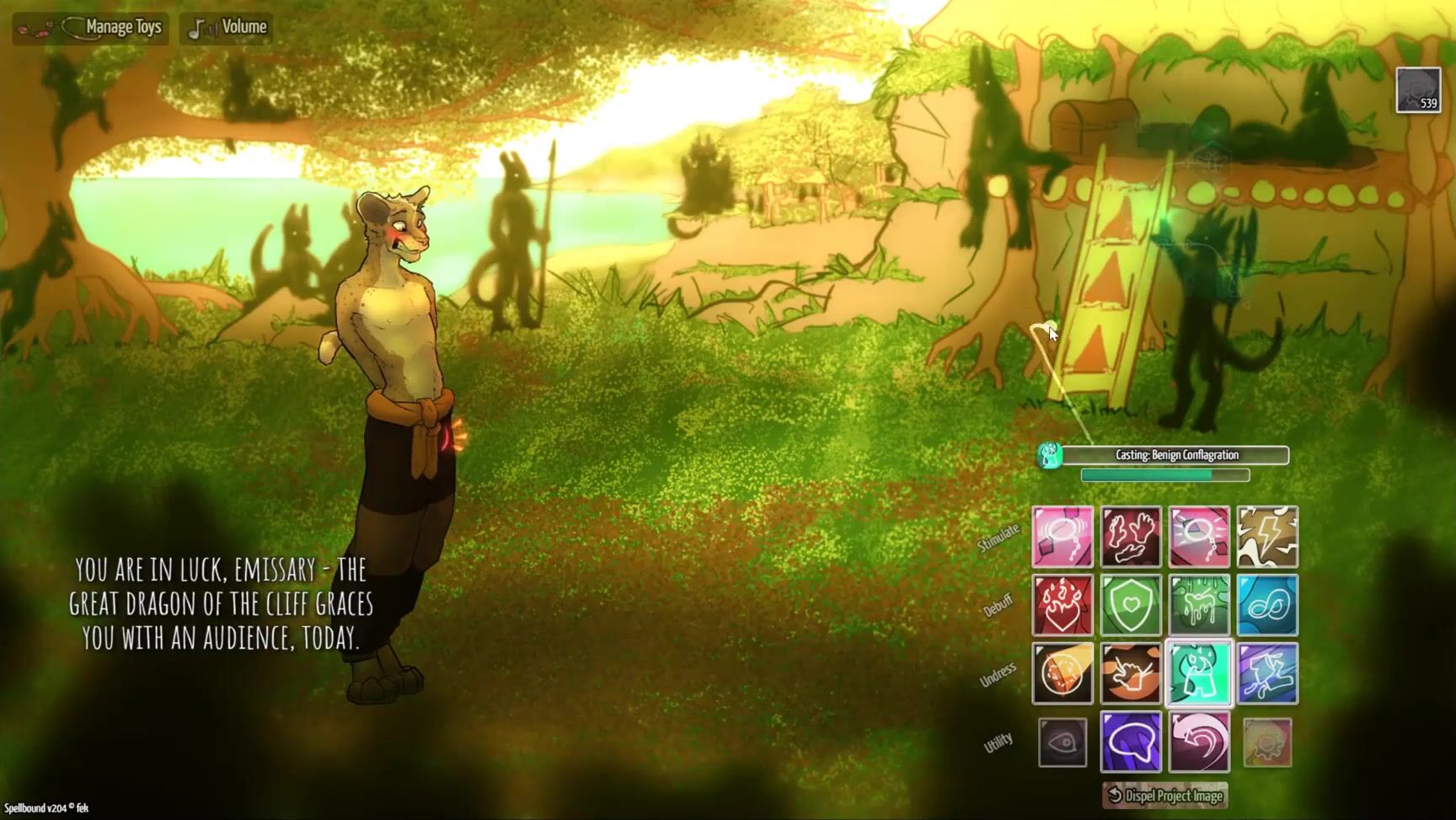Select the orange tearing claw spell
This screenshot has width=1456, height=820.
1131,673
